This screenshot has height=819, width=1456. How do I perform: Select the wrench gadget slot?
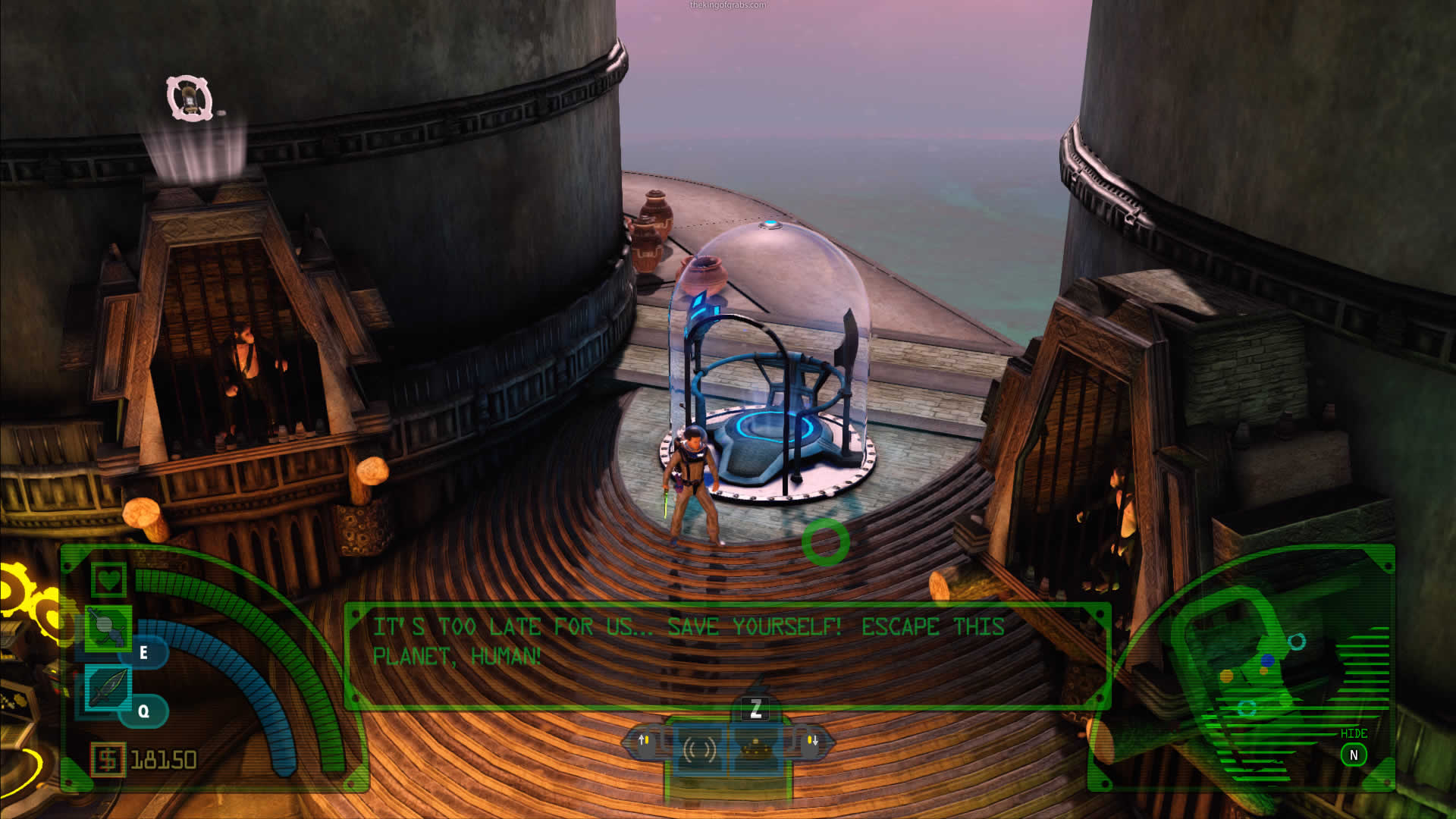[108, 627]
